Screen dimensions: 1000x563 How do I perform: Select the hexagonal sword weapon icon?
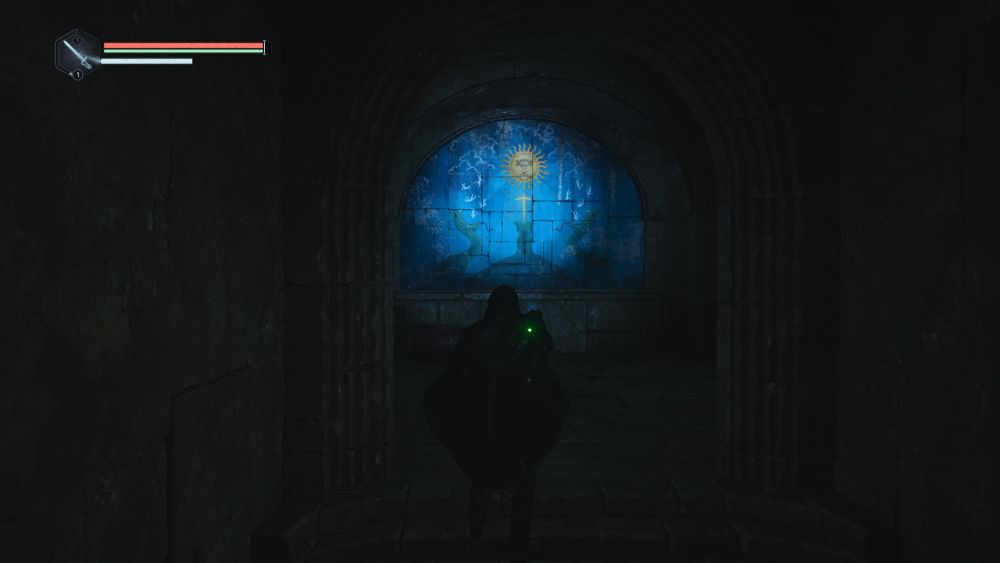[x=77, y=54]
